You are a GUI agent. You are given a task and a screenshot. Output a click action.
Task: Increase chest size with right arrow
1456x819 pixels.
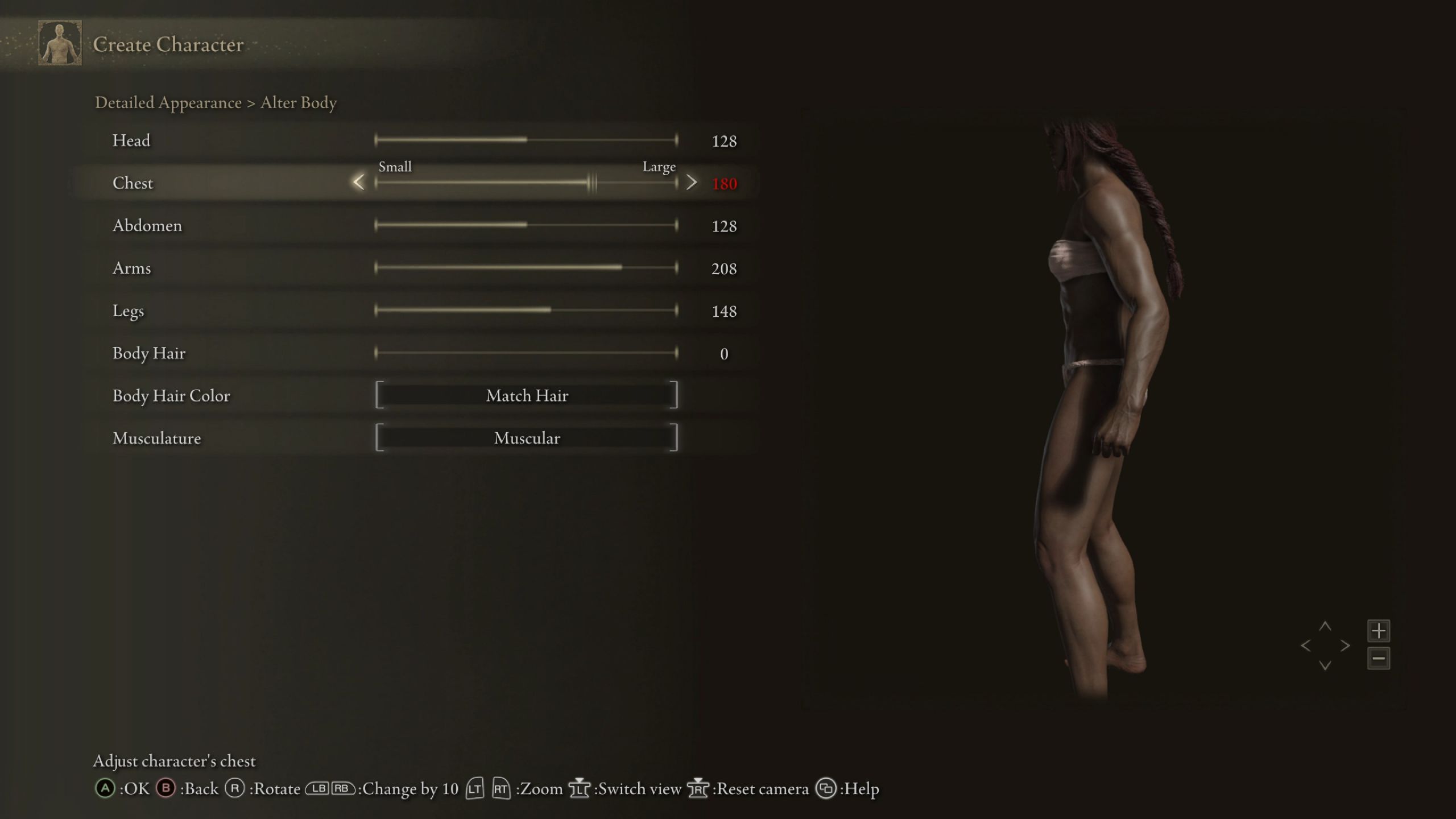[x=692, y=183]
